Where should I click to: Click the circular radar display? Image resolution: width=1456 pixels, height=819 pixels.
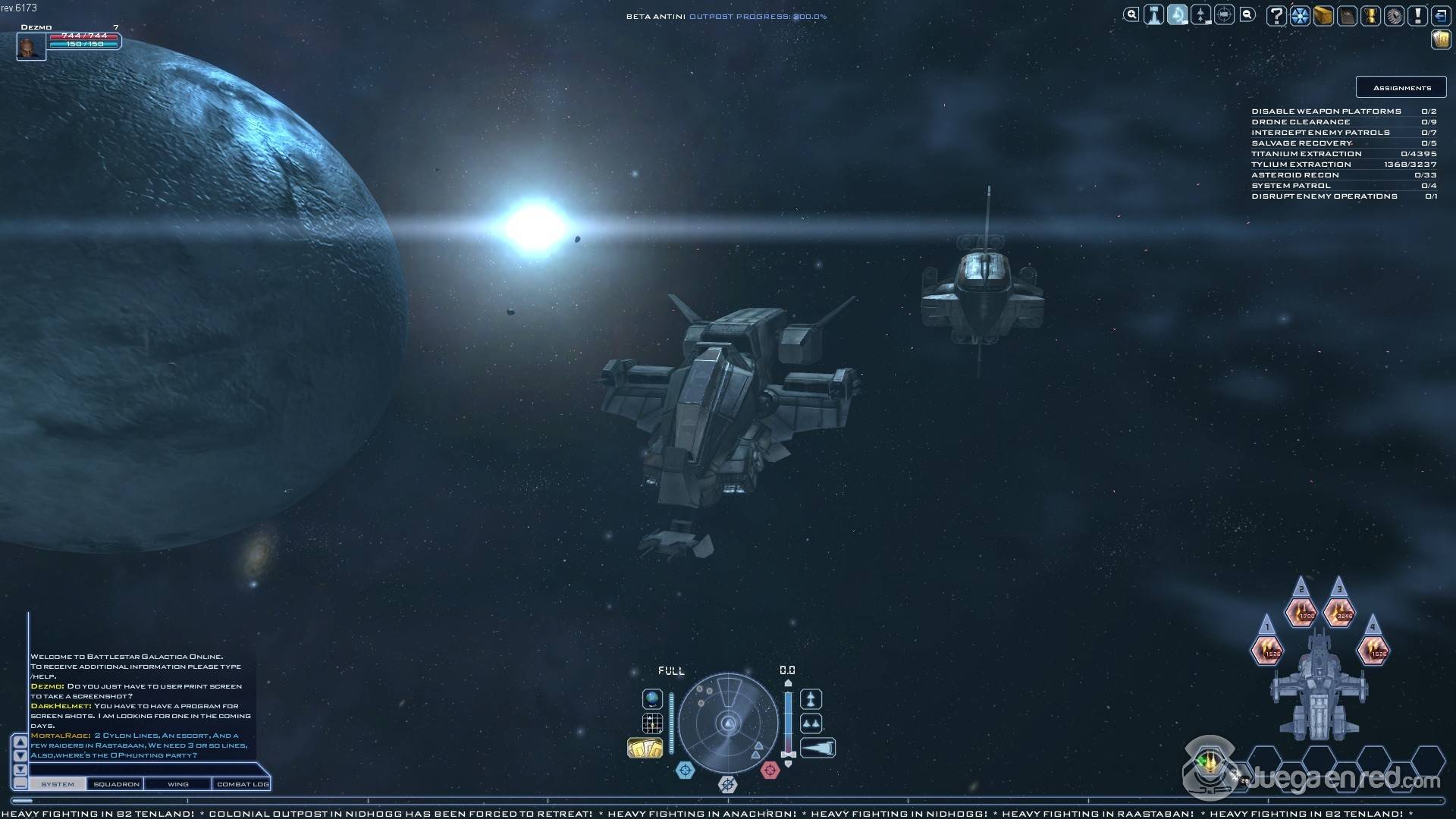pos(728,723)
